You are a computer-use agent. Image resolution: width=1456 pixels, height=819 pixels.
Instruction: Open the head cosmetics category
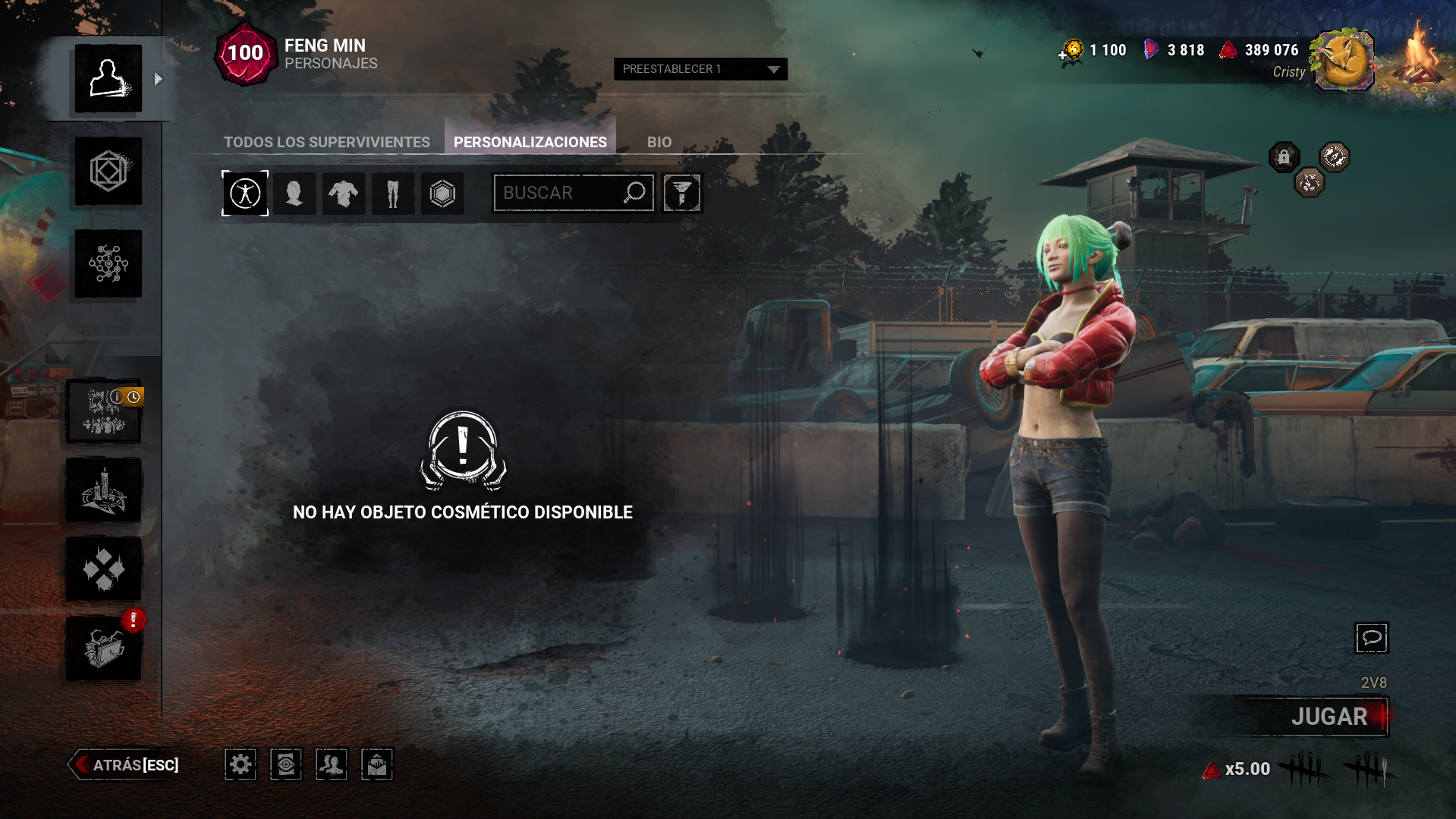pos(294,193)
